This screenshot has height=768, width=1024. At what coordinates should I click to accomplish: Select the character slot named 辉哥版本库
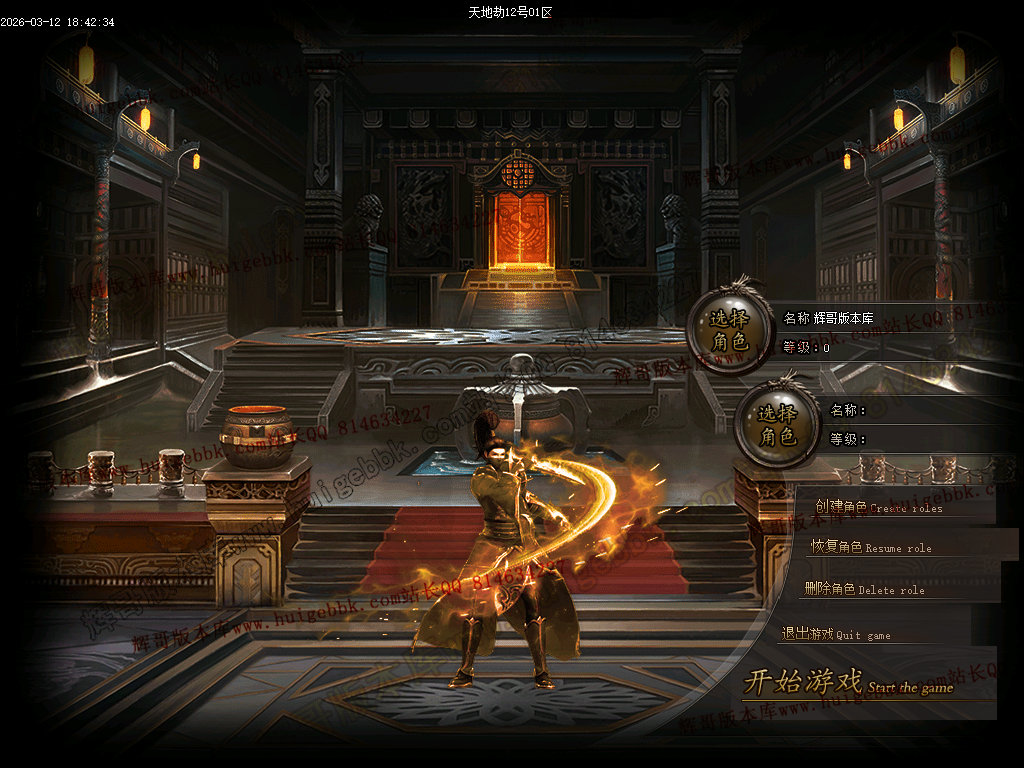730,331
